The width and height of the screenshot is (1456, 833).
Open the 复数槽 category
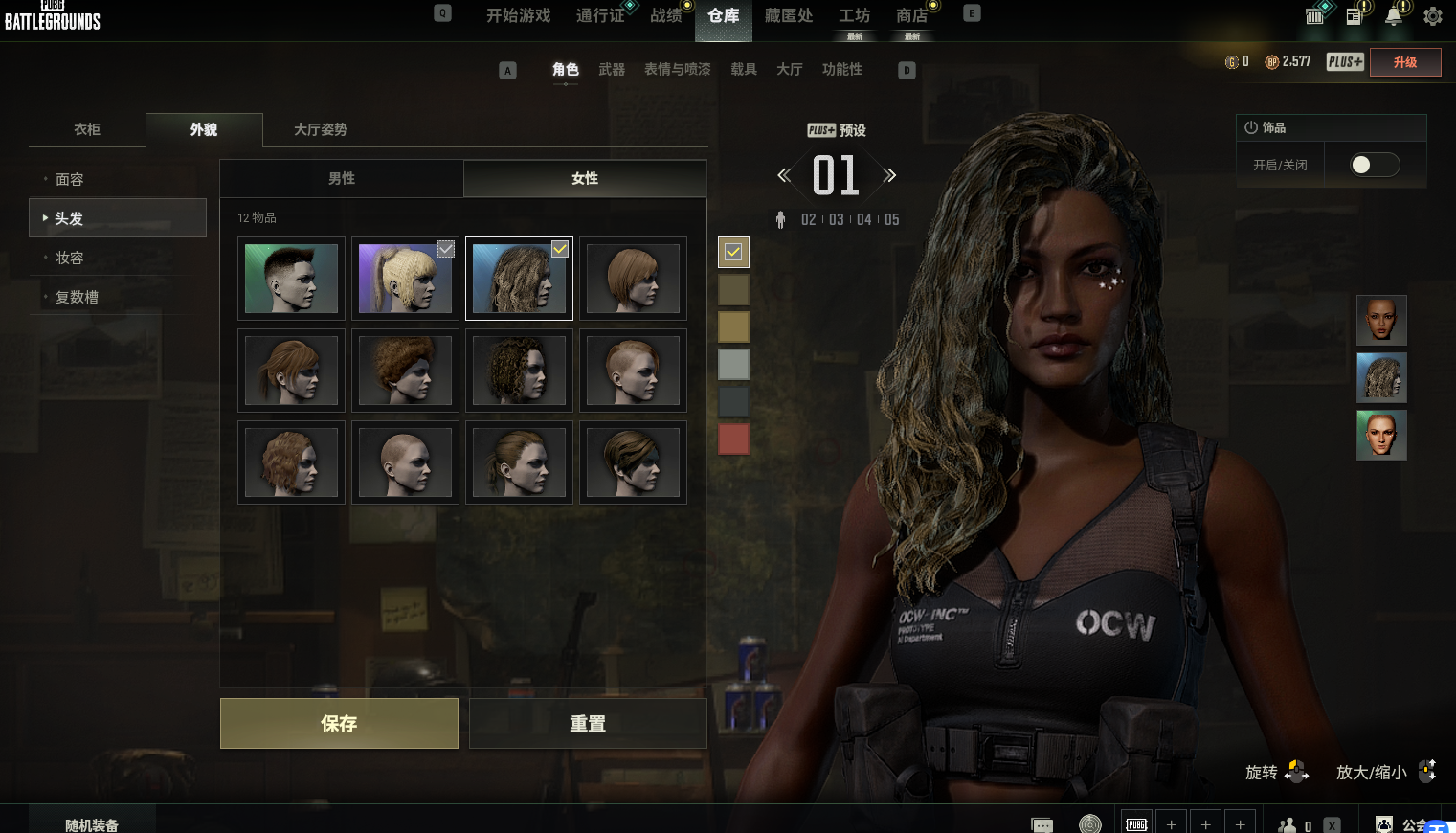[x=77, y=297]
